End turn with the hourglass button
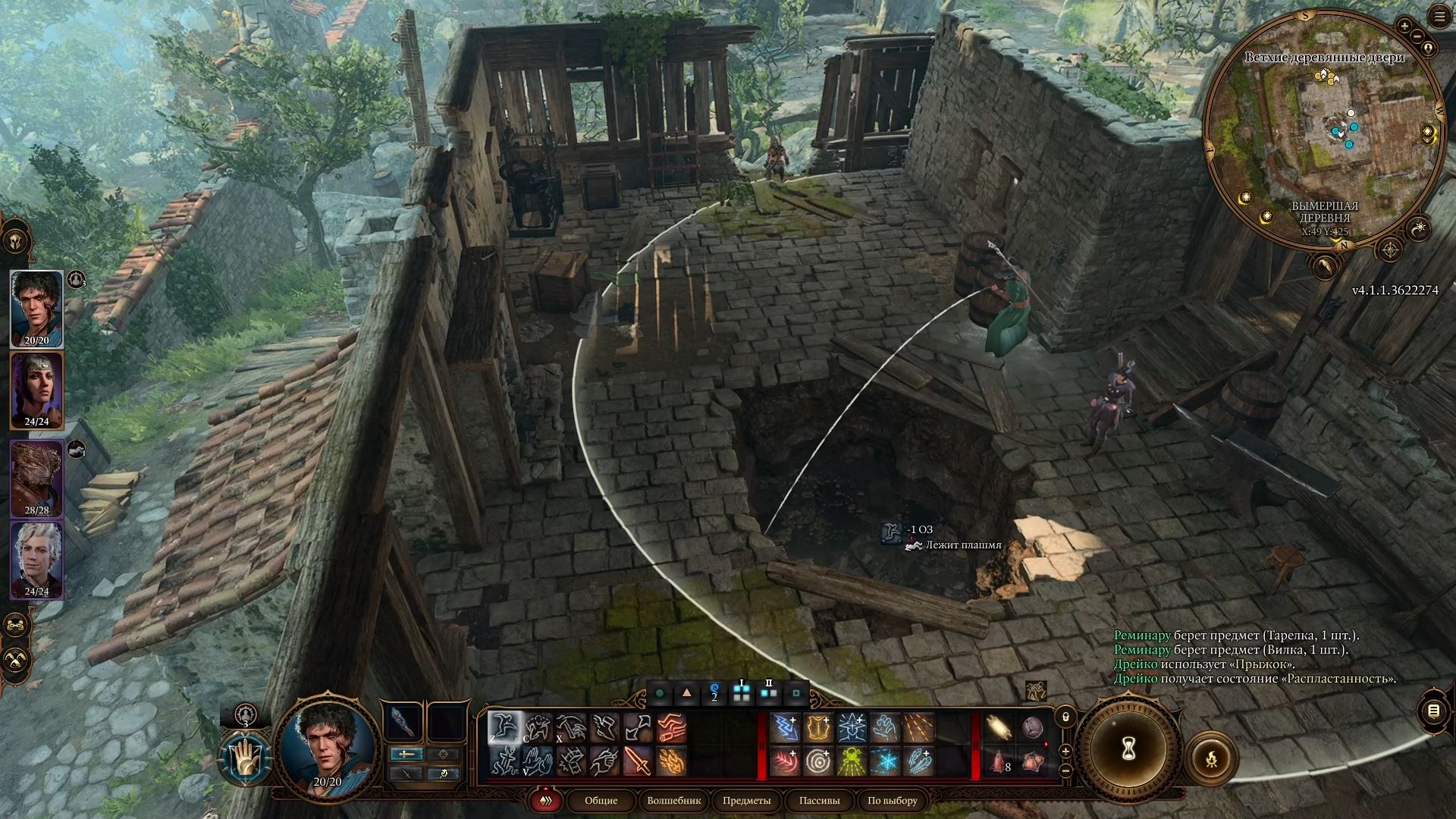 click(x=1127, y=751)
